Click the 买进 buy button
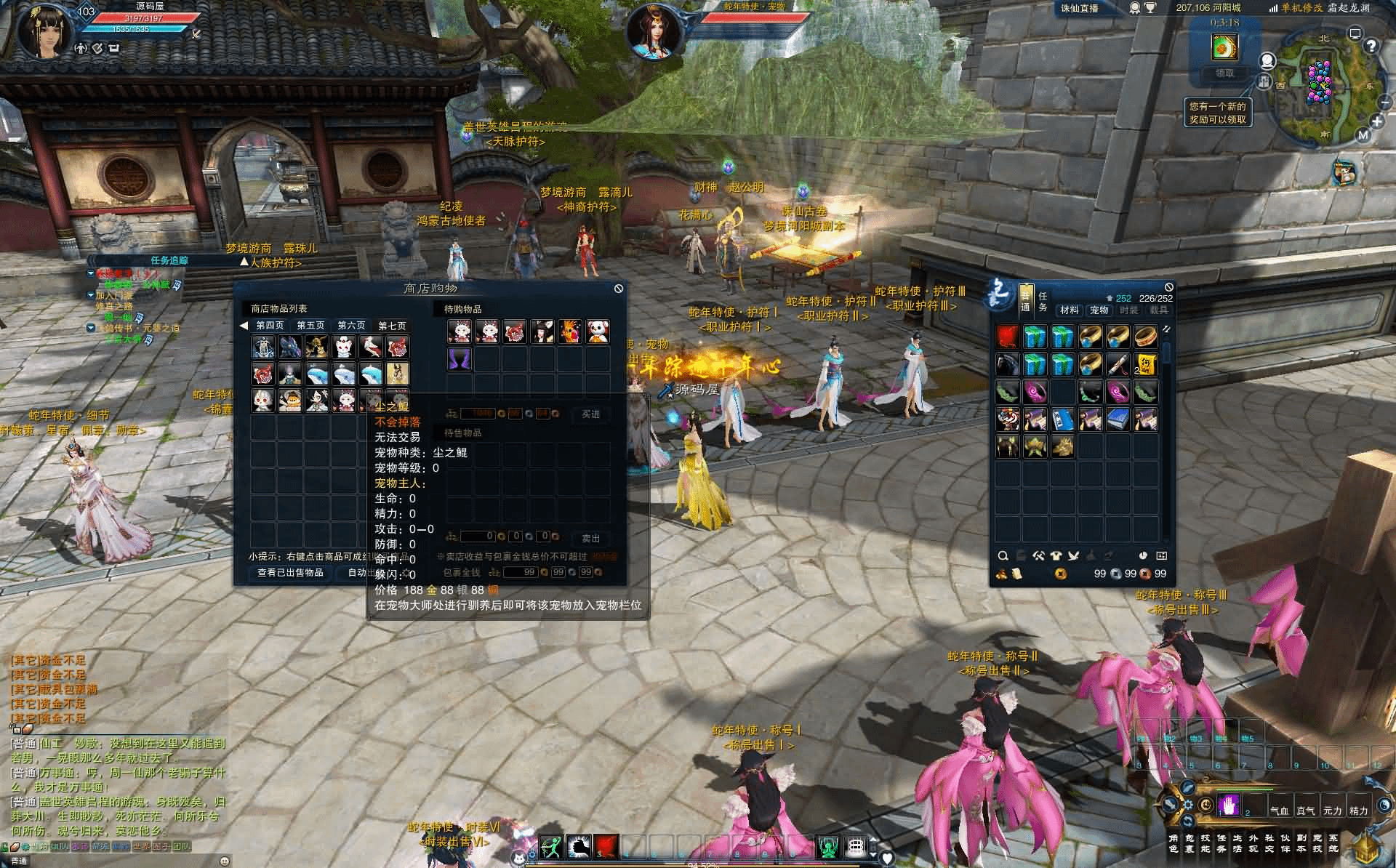The height and width of the screenshot is (868, 1396). tap(590, 414)
